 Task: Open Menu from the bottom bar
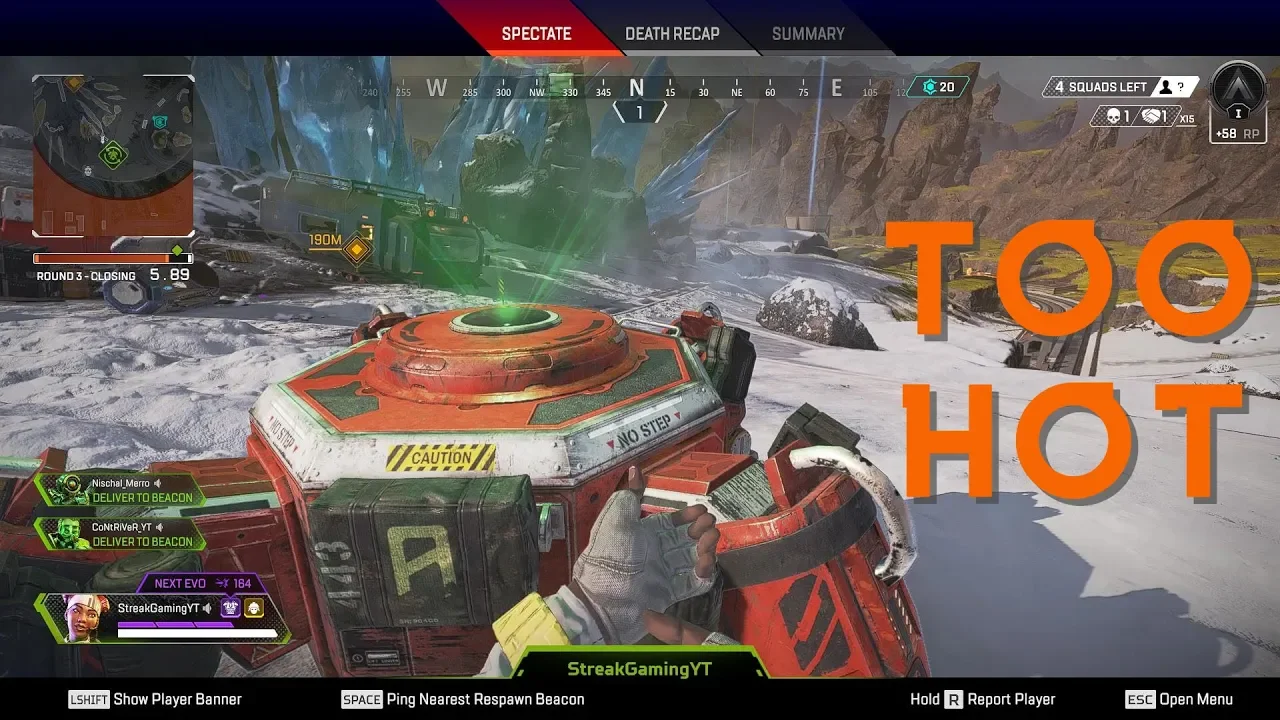[x=1179, y=700]
